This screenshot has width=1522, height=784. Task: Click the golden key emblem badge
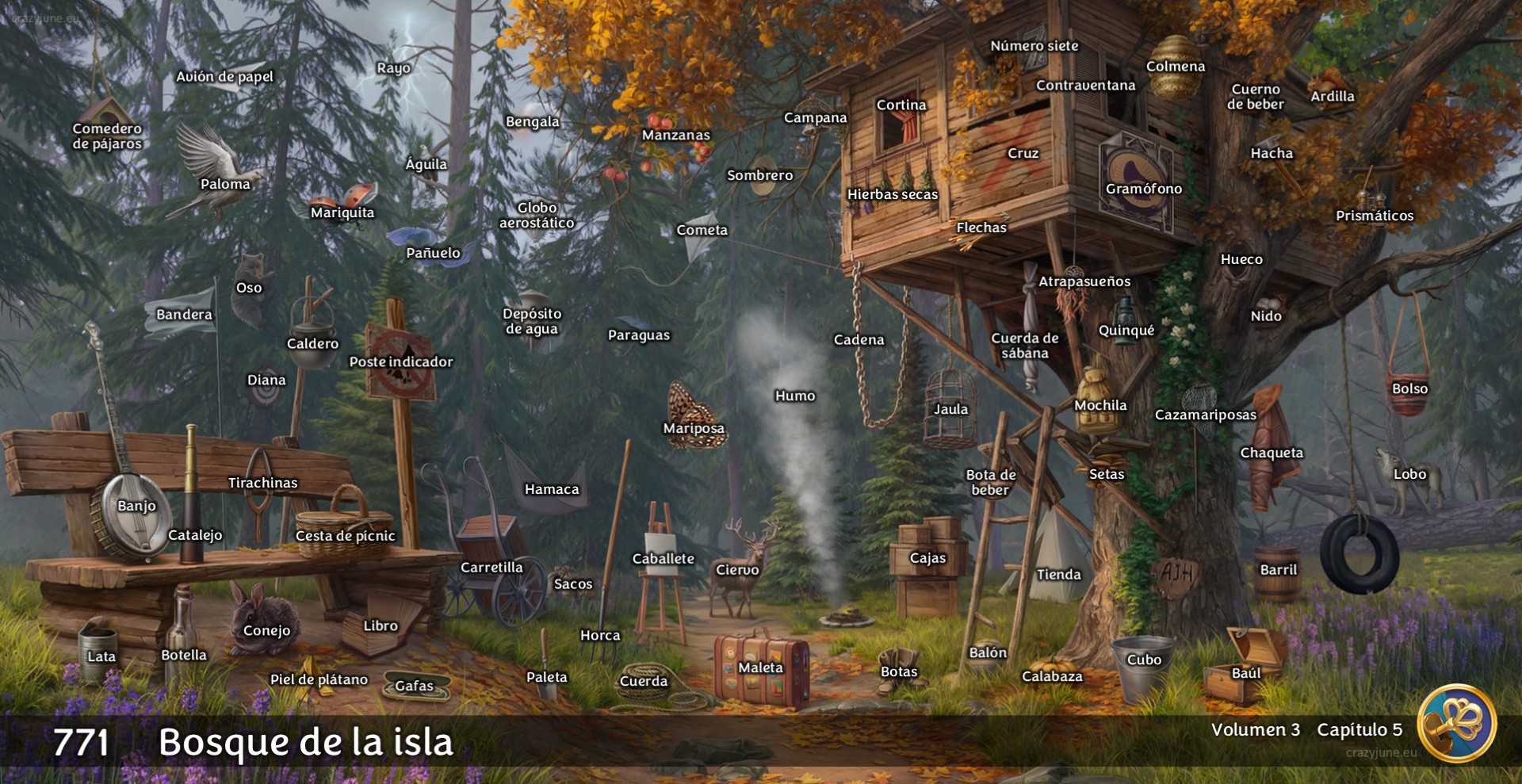coord(1456,723)
